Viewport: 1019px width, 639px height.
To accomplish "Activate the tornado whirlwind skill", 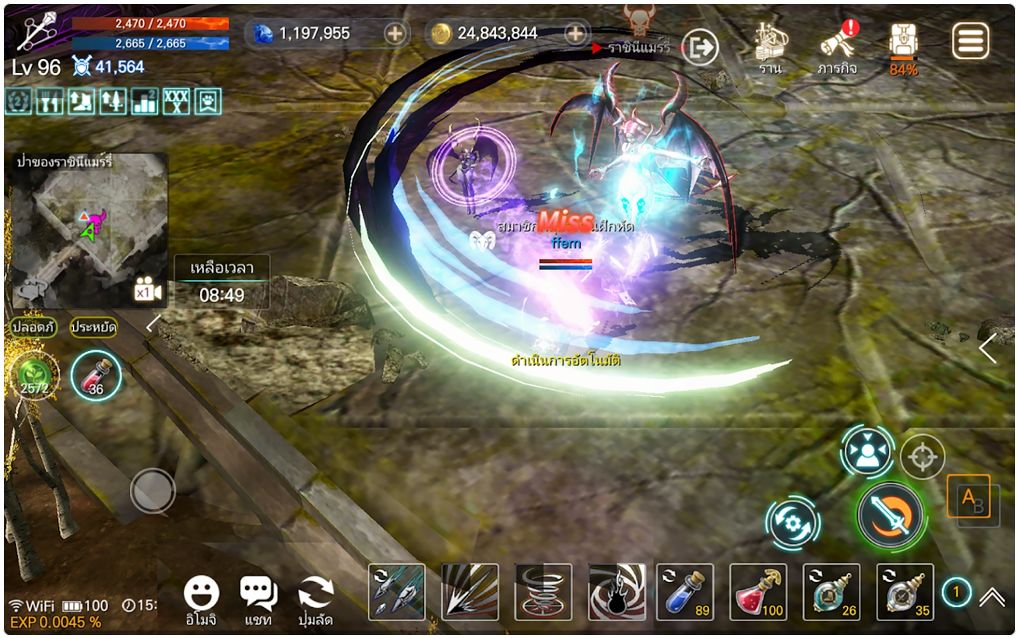I will coord(543,592).
